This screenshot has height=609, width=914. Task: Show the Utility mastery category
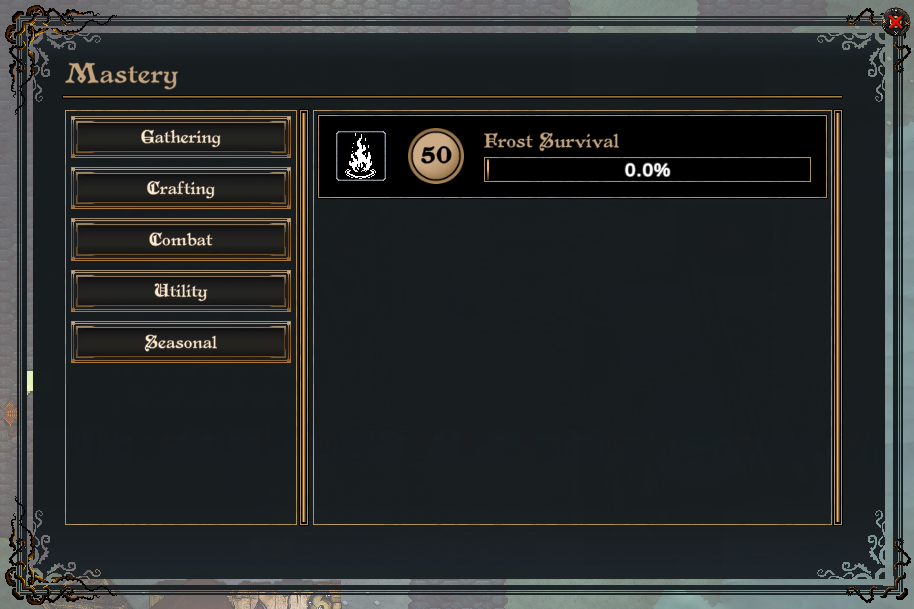pos(181,292)
